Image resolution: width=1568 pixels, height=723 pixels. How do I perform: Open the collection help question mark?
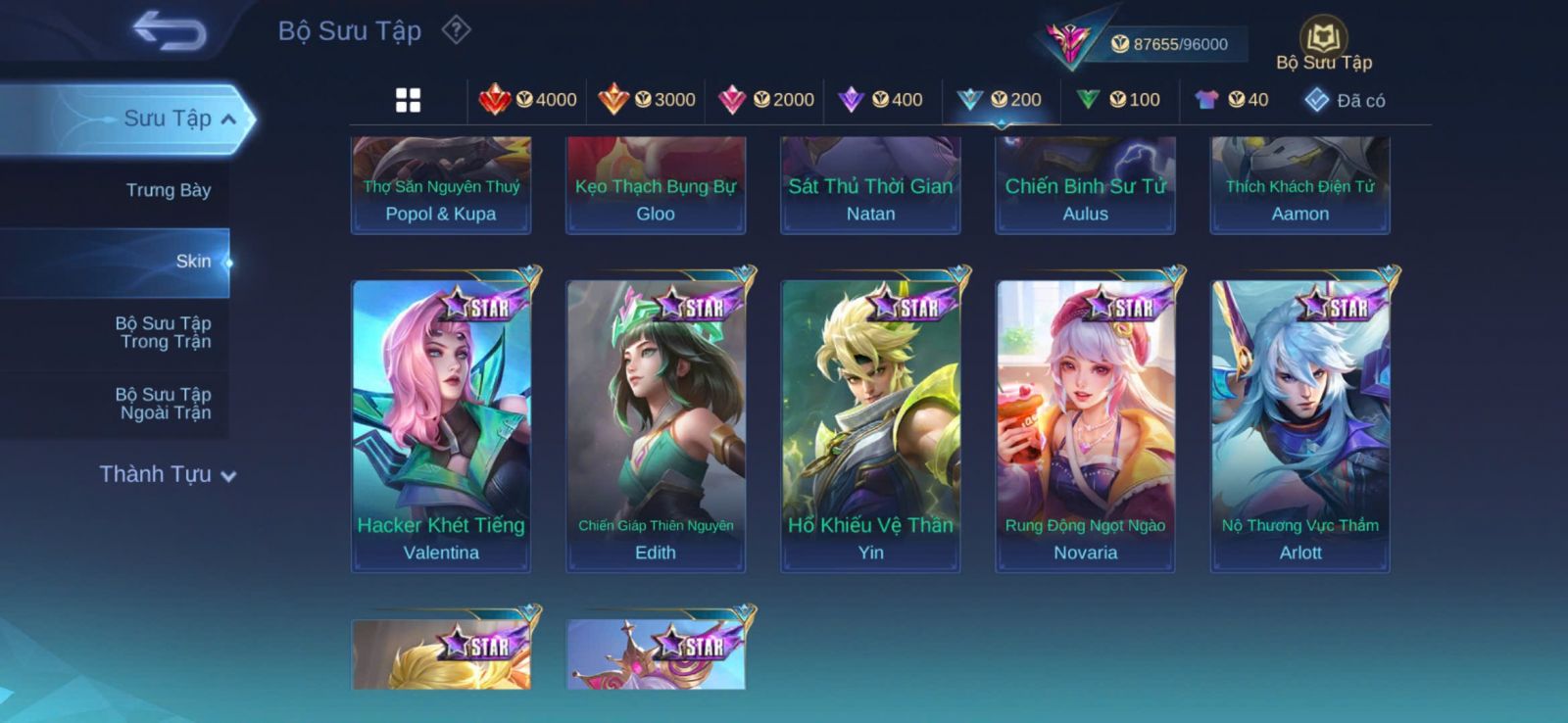coord(456,30)
